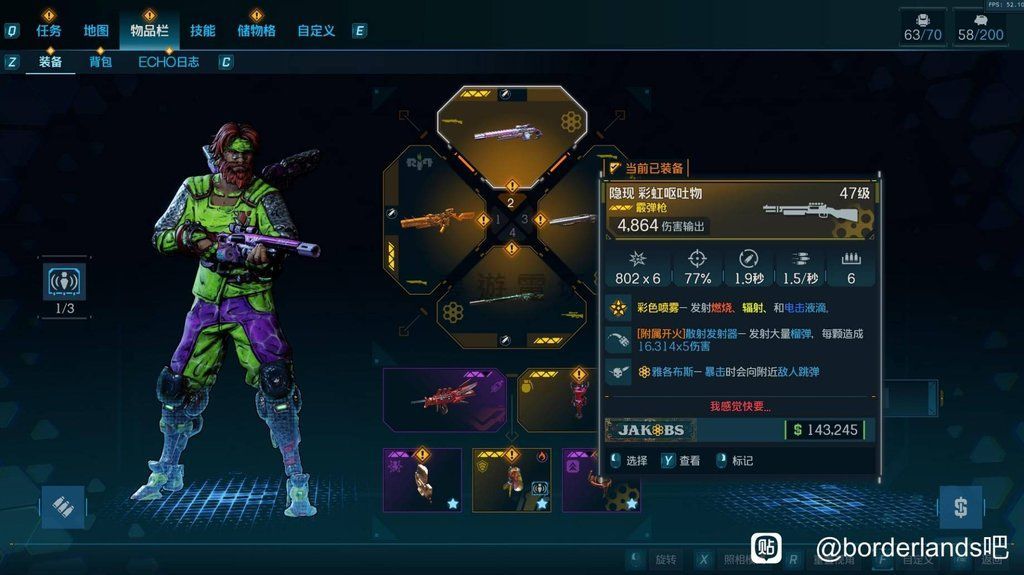Open the ammo icon button at bottom left
The width and height of the screenshot is (1024, 575).
(62, 507)
